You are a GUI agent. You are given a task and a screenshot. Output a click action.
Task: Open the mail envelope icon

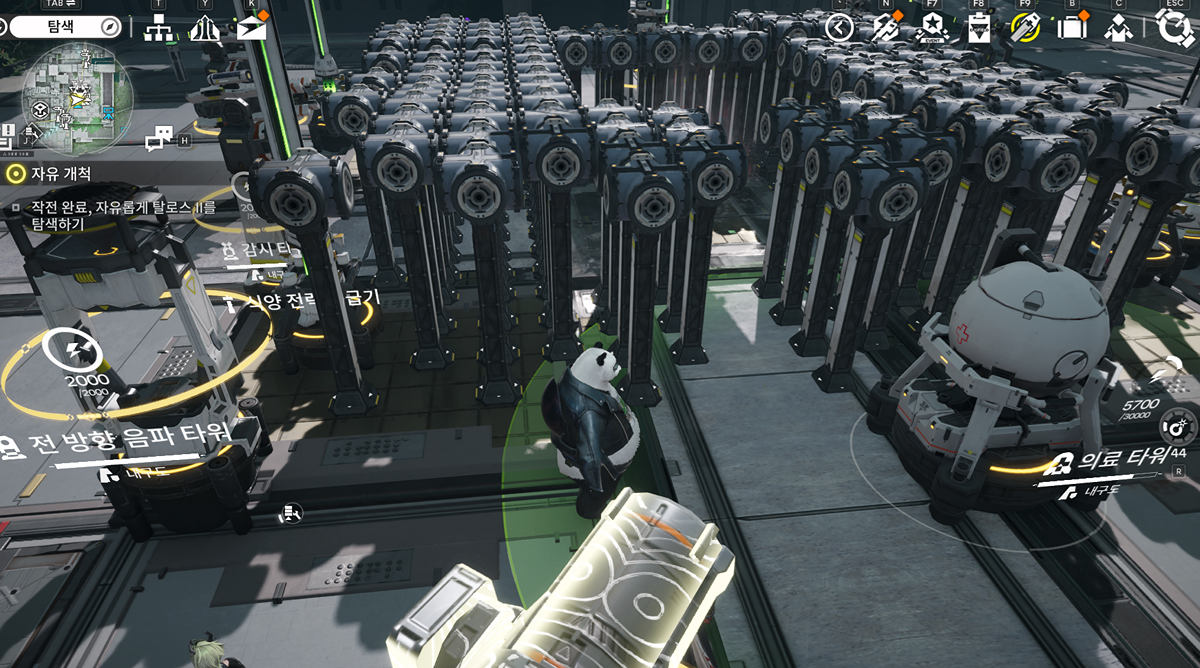[x=251, y=28]
